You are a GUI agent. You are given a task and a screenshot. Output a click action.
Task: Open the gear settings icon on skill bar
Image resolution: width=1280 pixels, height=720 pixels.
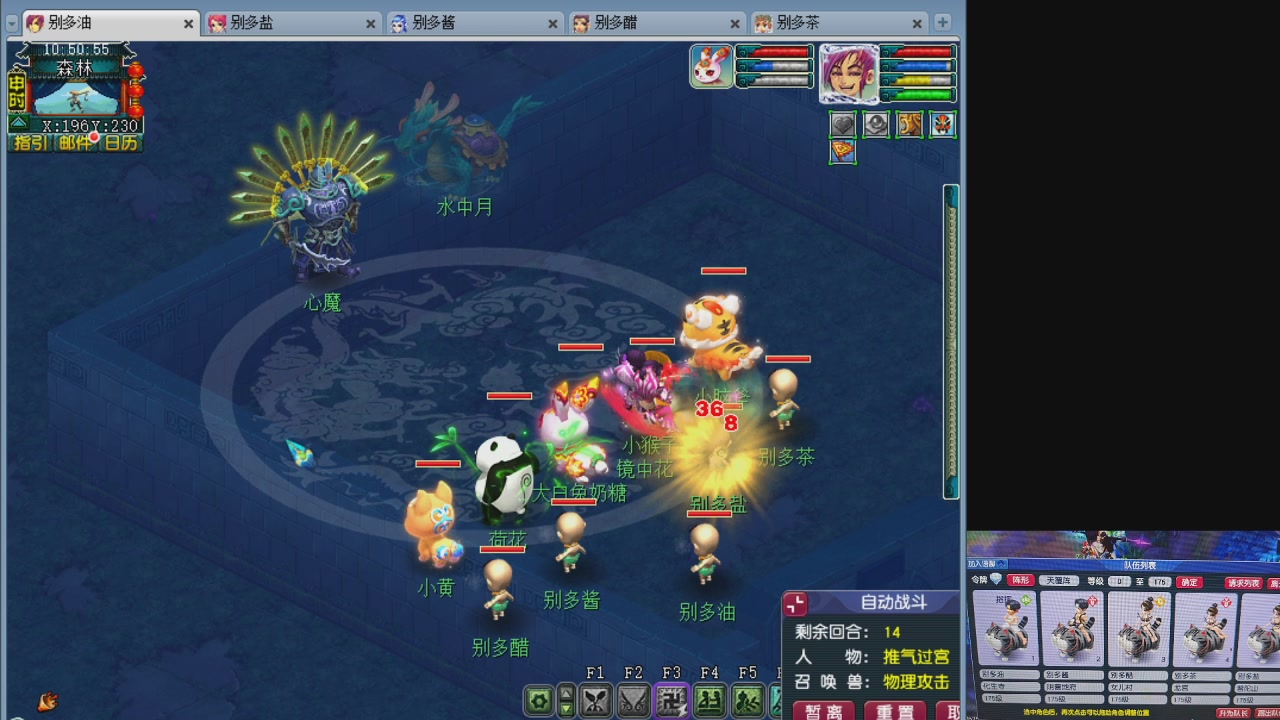(x=540, y=700)
